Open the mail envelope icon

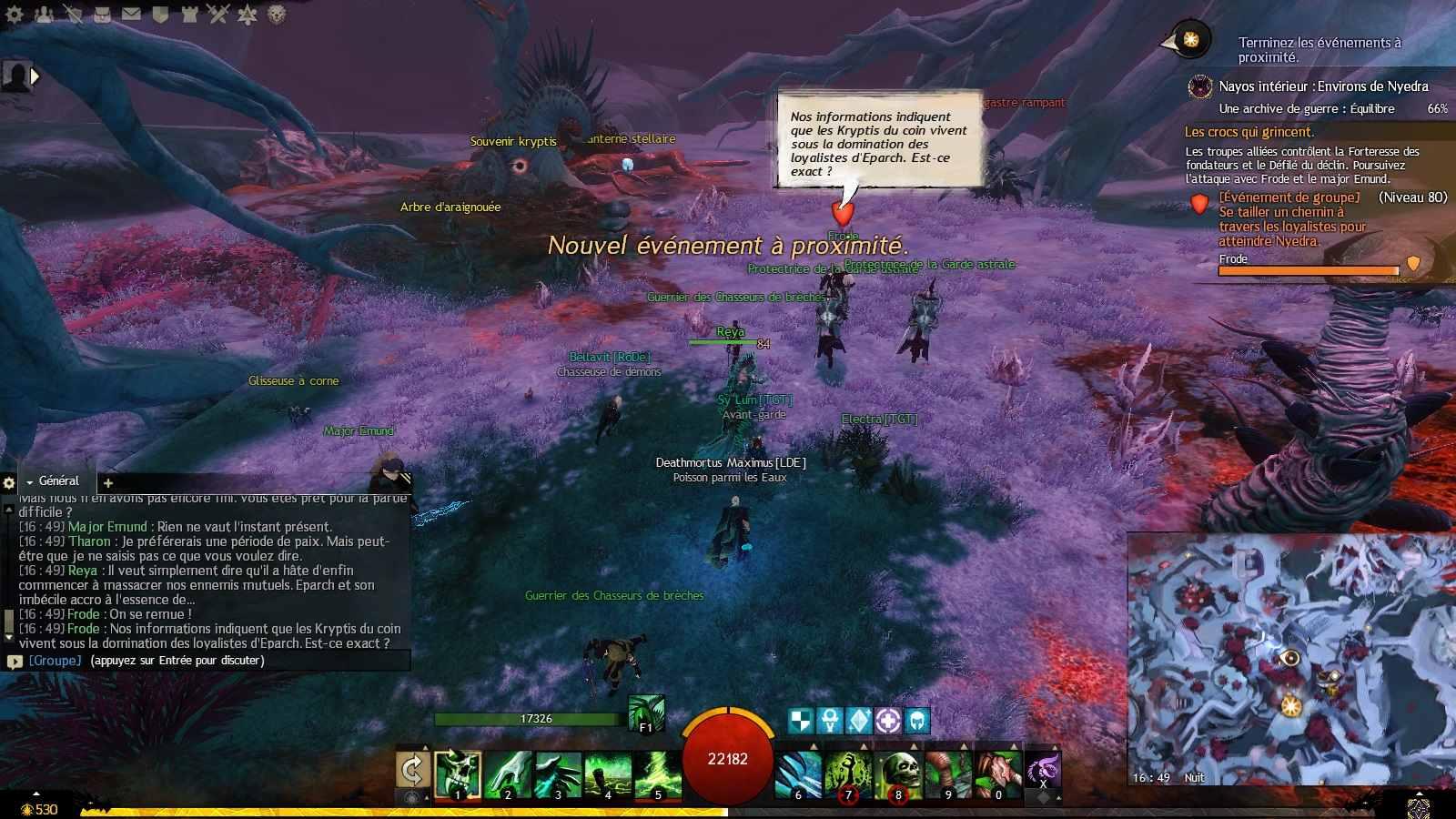tap(131, 14)
